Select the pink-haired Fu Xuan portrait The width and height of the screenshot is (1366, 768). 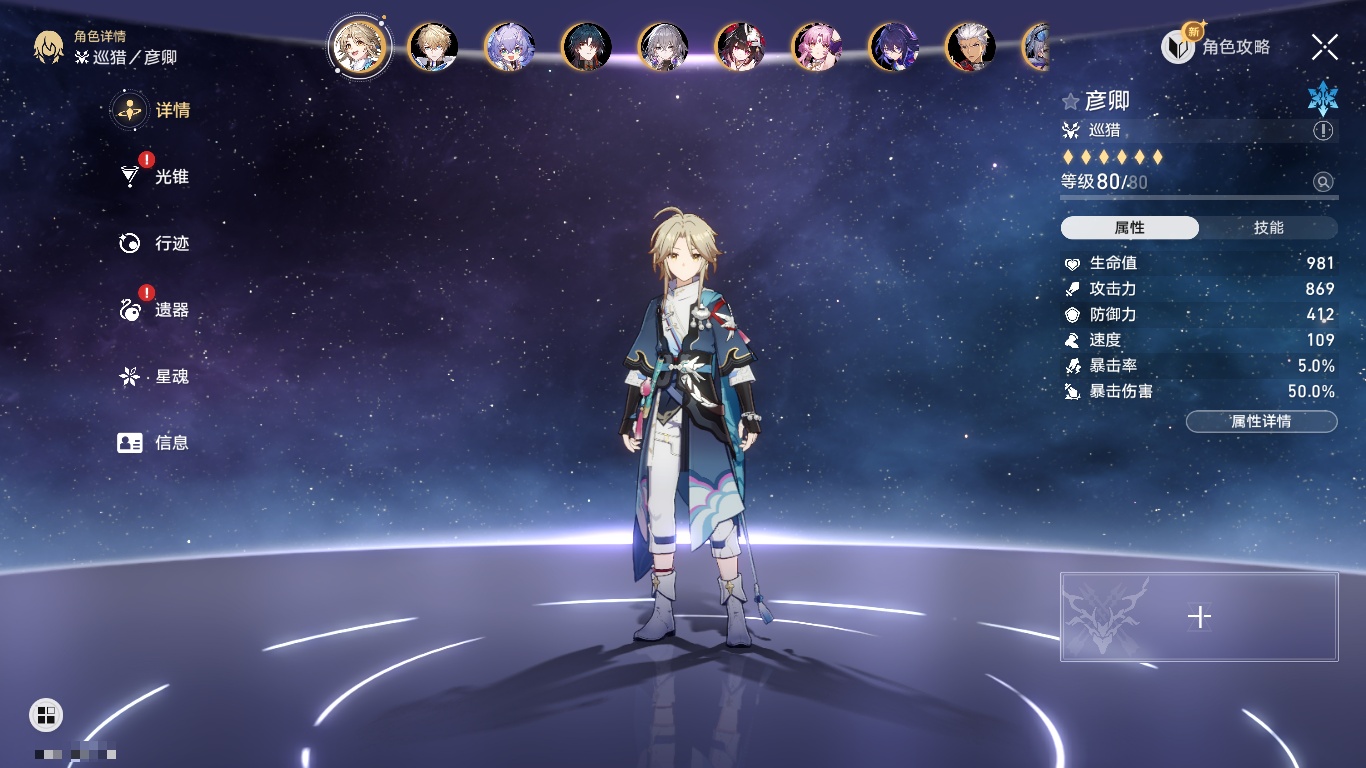[x=817, y=47]
